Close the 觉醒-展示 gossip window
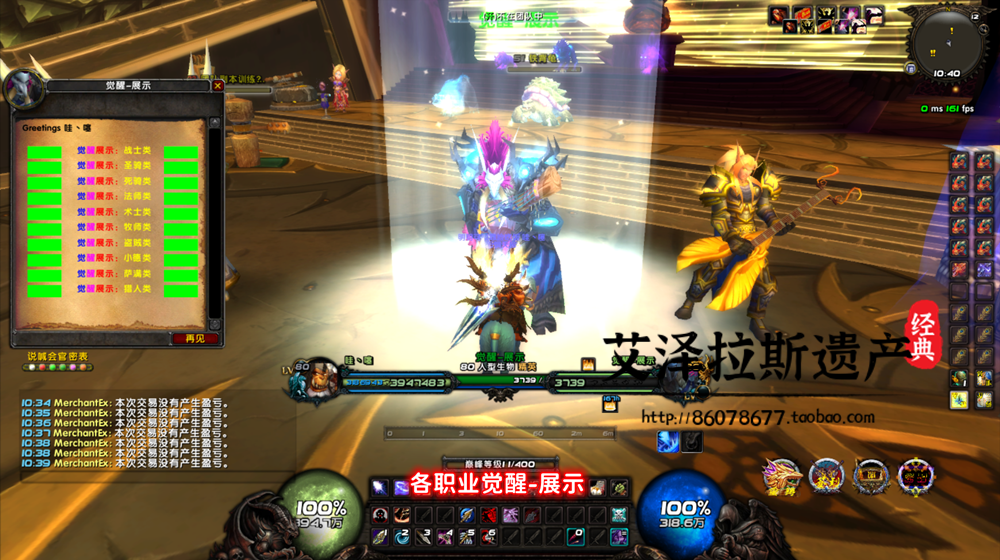 coord(218,86)
